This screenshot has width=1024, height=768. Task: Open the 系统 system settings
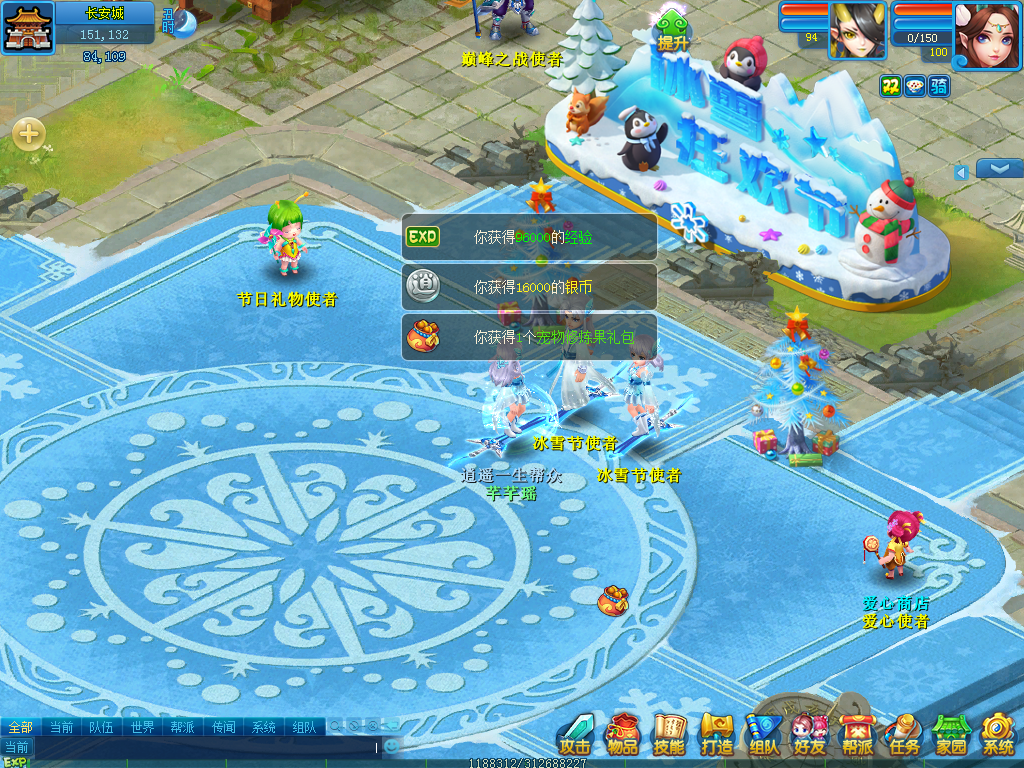[998, 735]
